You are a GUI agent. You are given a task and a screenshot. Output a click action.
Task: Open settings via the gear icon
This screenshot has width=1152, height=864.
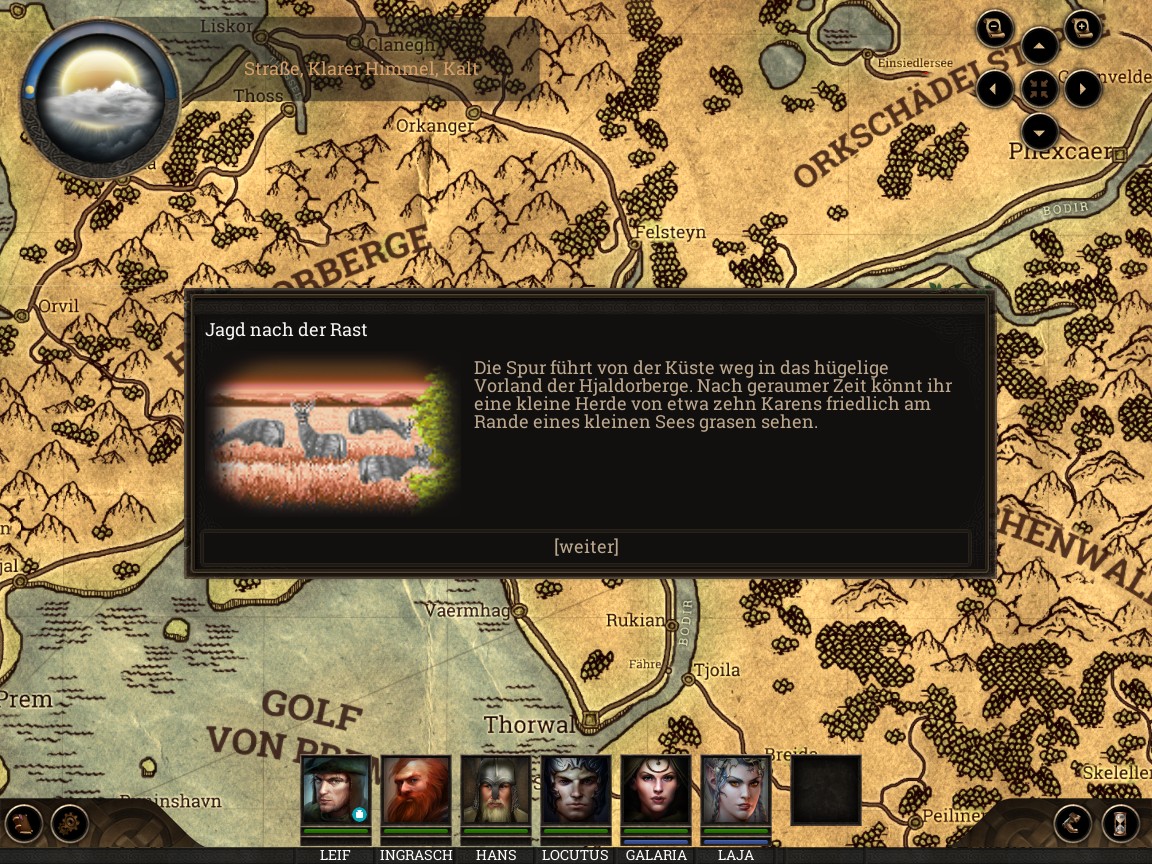pos(71,823)
